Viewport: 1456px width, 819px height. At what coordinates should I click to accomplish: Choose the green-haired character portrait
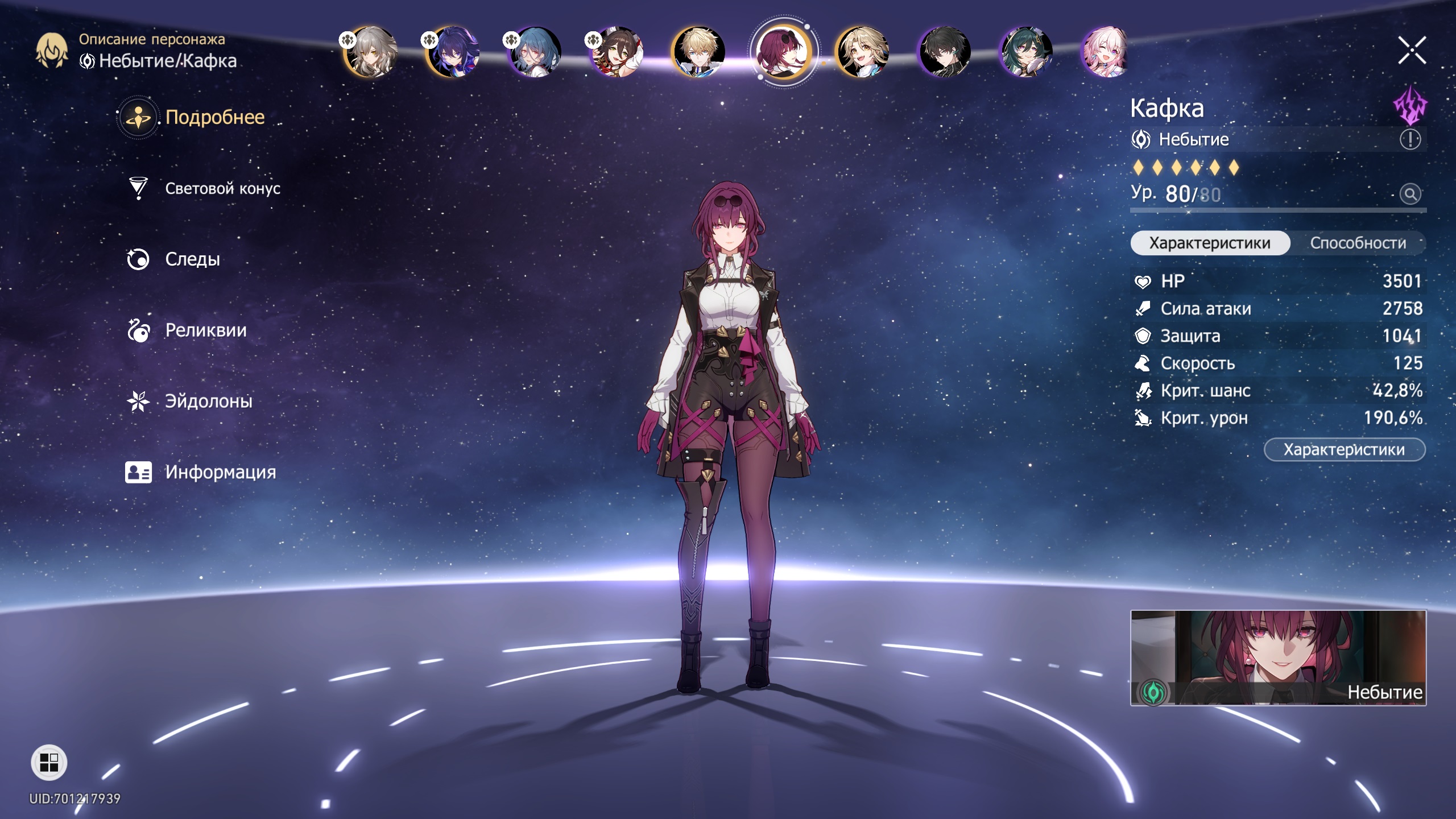pos(1025,52)
